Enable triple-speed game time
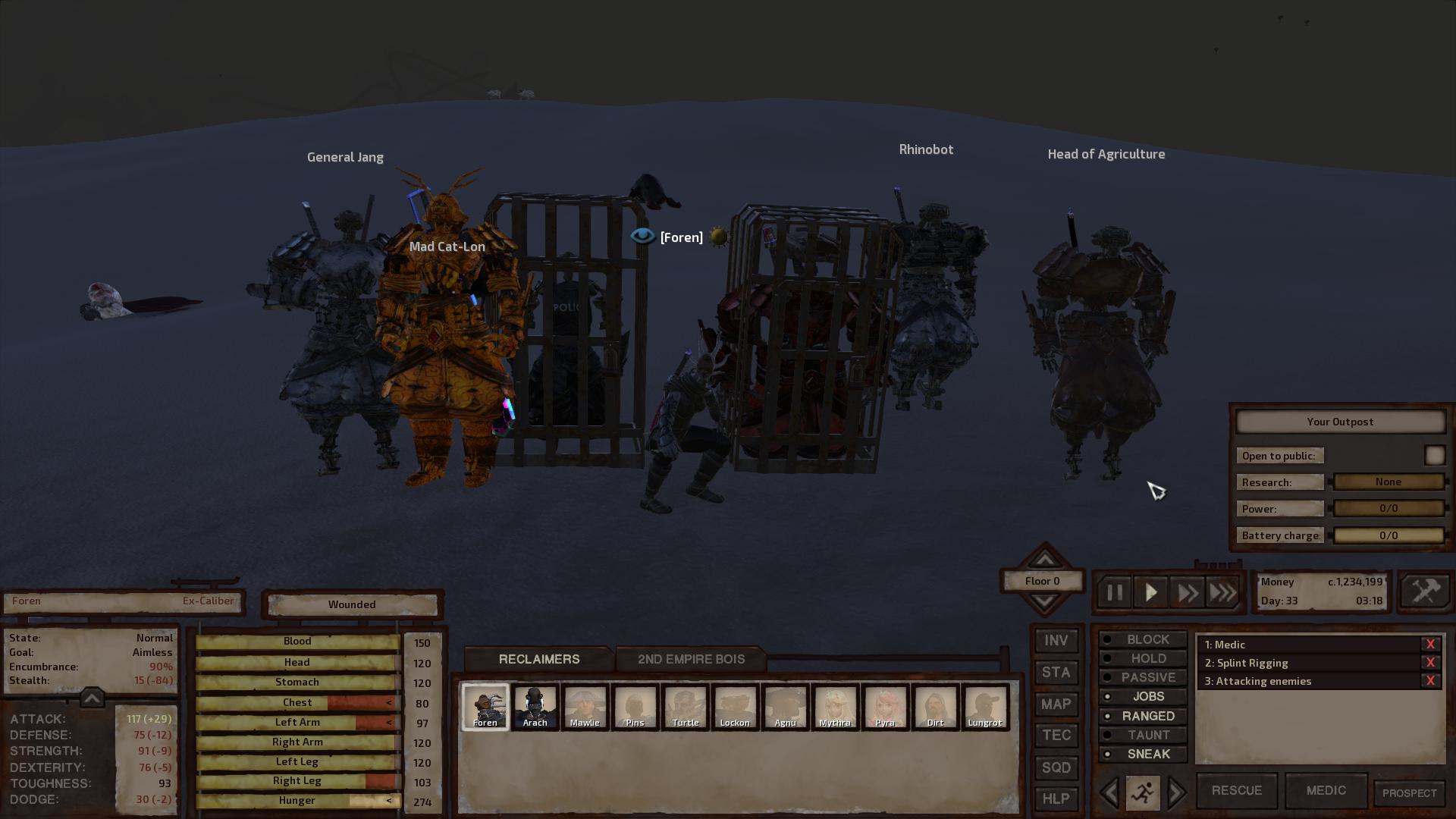 (x=1222, y=592)
